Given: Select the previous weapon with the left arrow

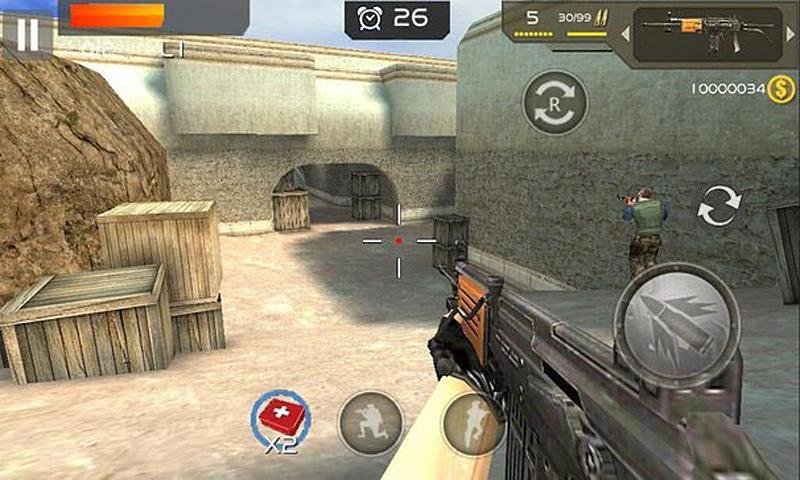Looking at the screenshot, I should pos(625,34).
